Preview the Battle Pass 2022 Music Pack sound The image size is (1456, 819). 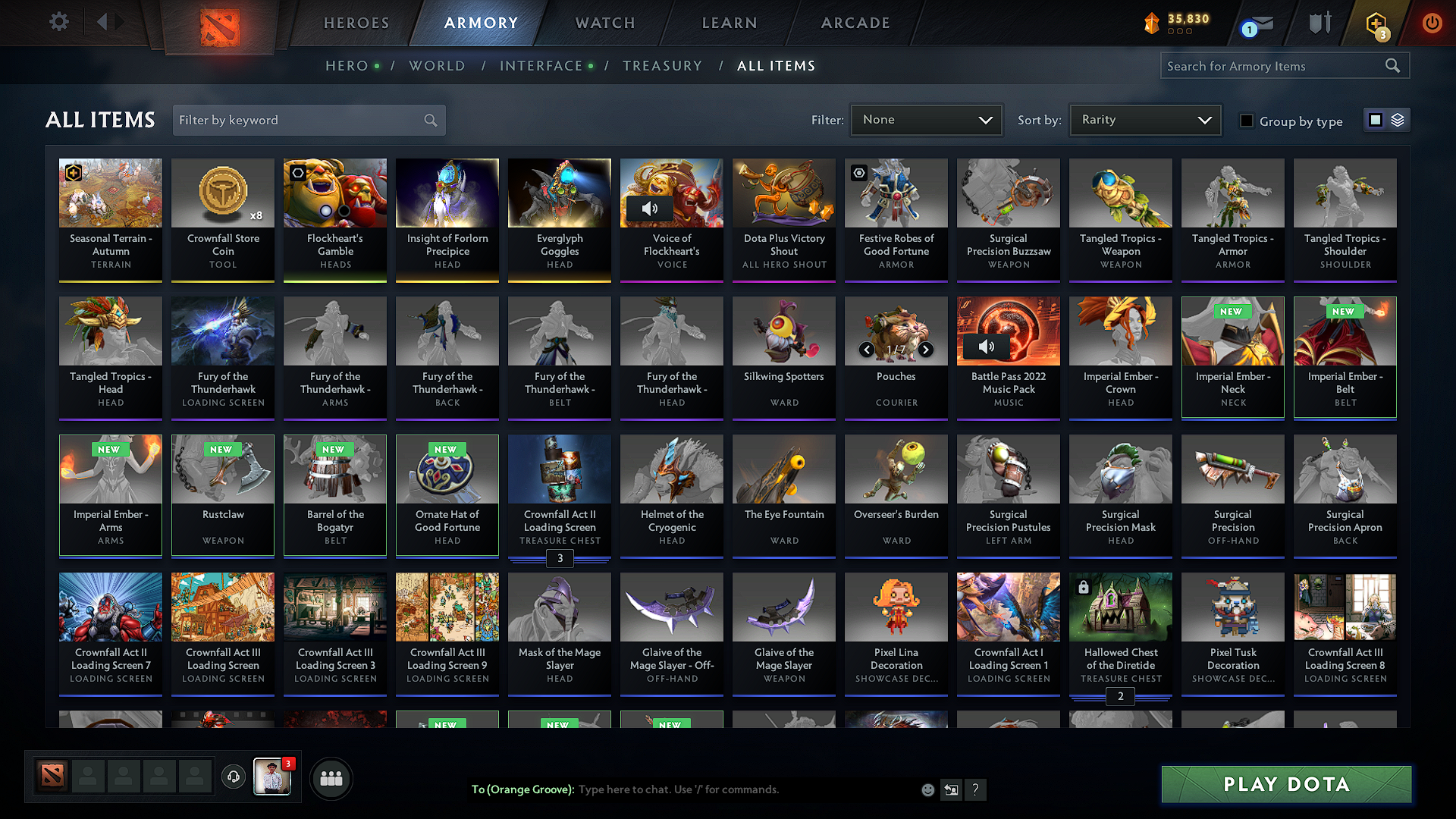987,347
